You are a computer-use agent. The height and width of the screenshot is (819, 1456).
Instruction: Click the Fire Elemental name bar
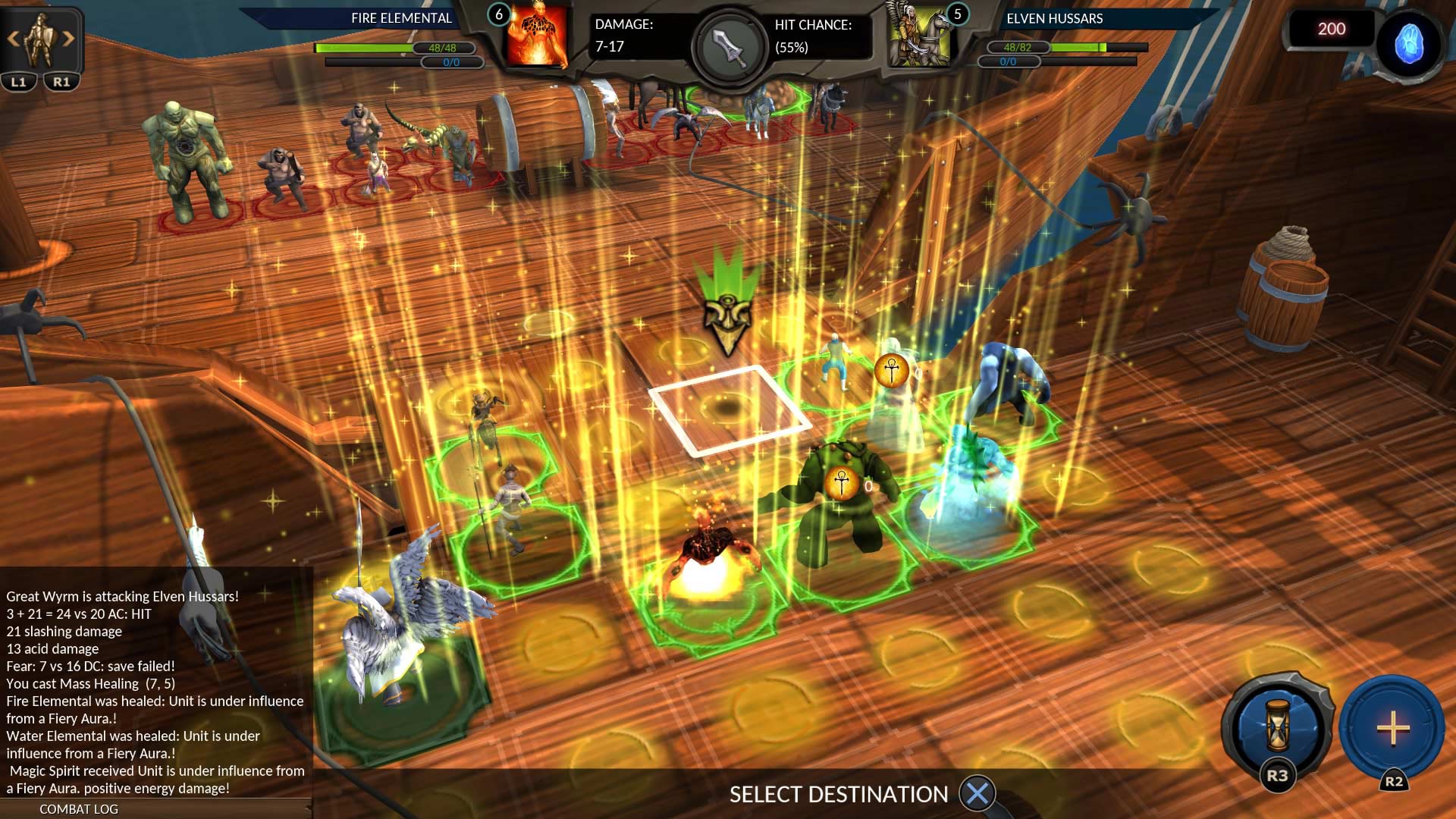click(x=400, y=18)
